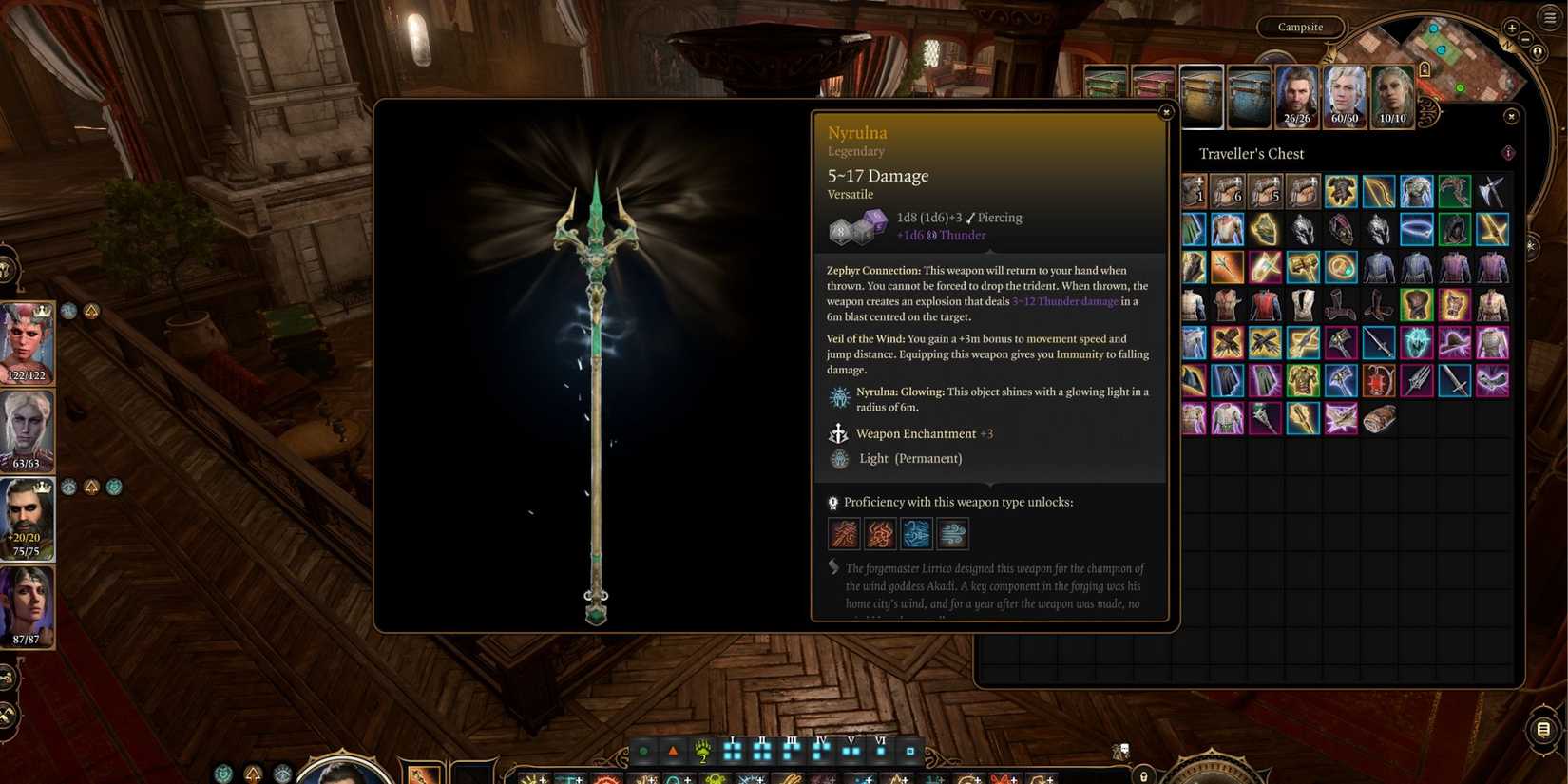Click the Campsite location banner

[x=1299, y=27]
